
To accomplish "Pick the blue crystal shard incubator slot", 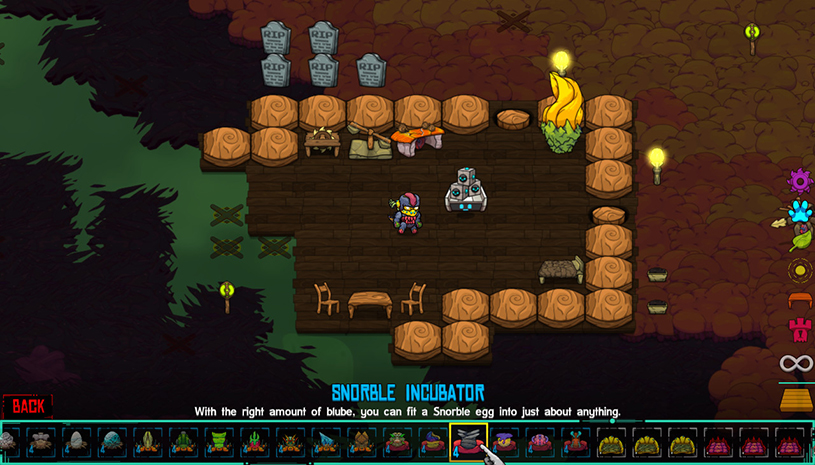I will (x=325, y=441).
